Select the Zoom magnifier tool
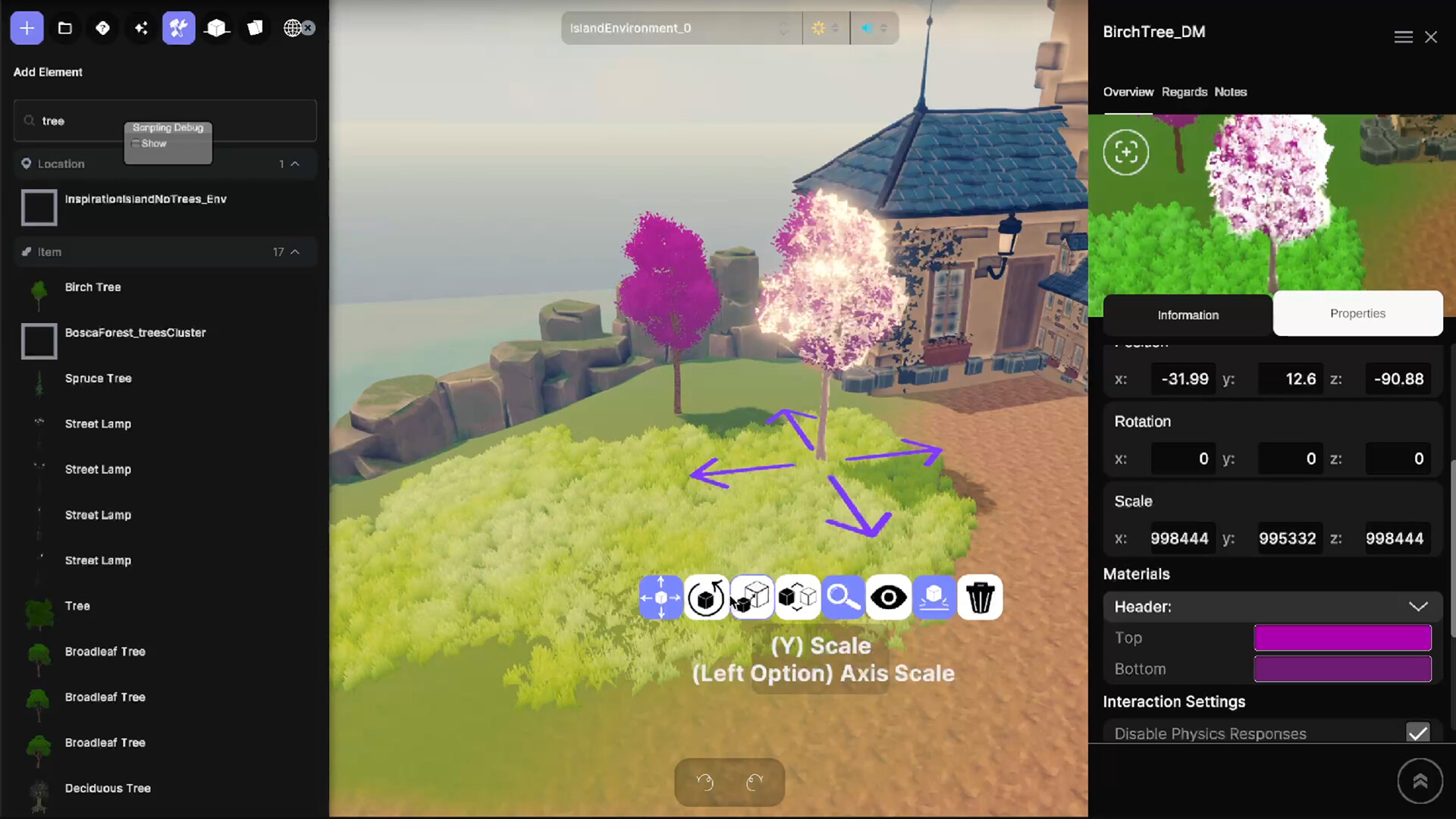The height and width of the screenshot is (819, 1456). tap(844, 598)
